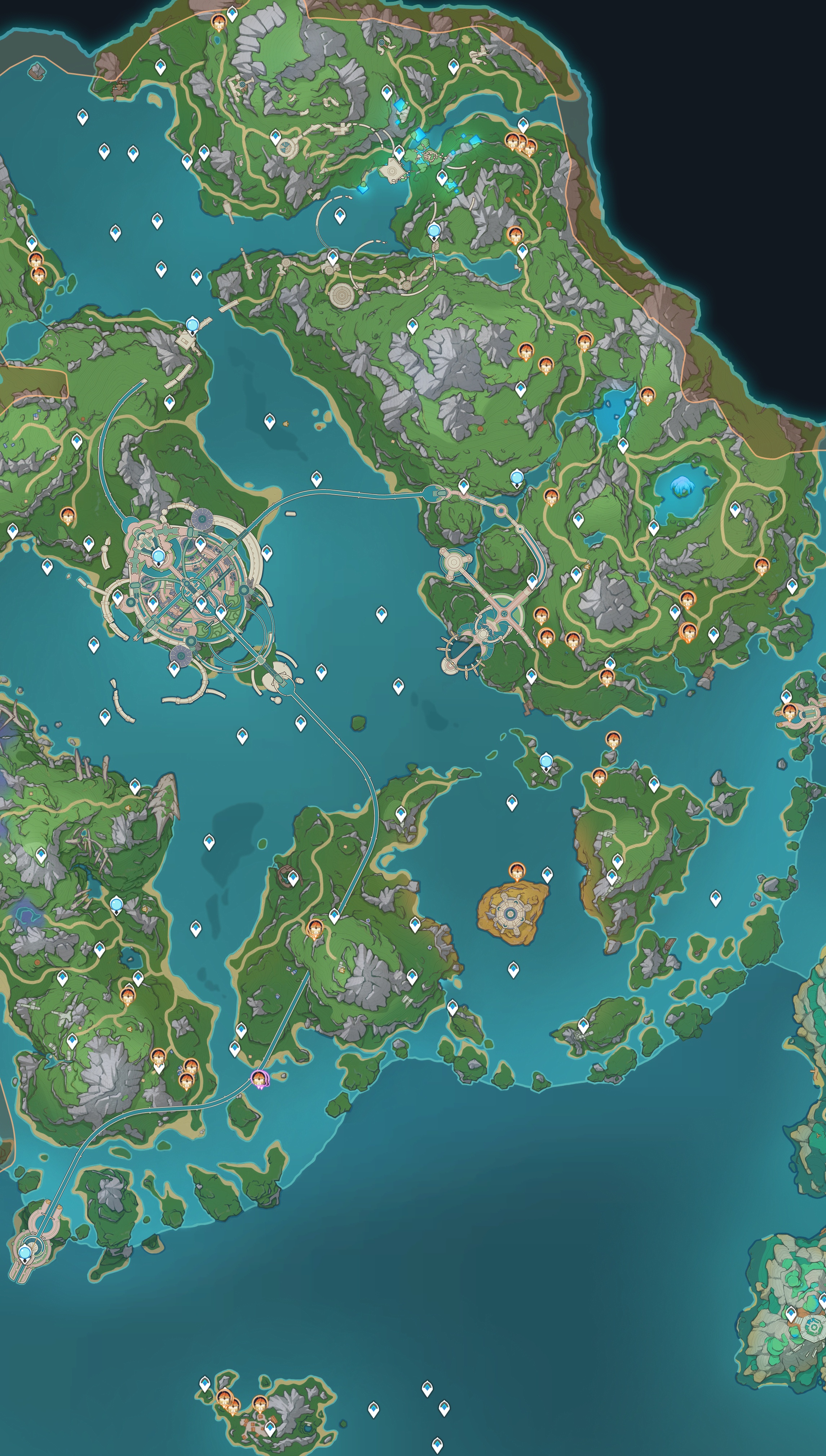Select the pink-highlighted map marker
The height and width of the screenshot is (1456, 826).
[x=260, y=1078]
